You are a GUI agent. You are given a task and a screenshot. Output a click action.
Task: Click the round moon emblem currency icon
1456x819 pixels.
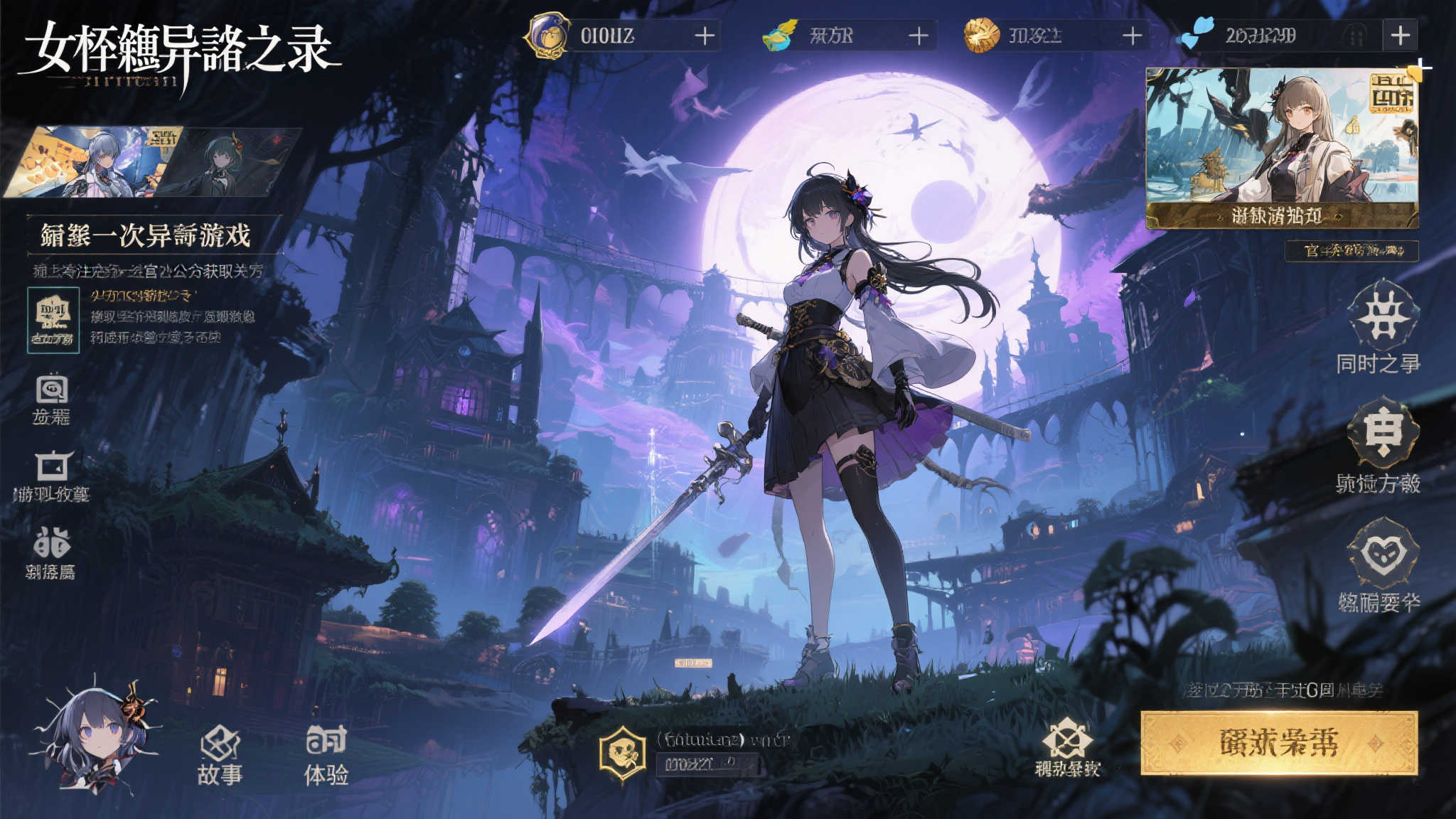click(x=545, y=33)
